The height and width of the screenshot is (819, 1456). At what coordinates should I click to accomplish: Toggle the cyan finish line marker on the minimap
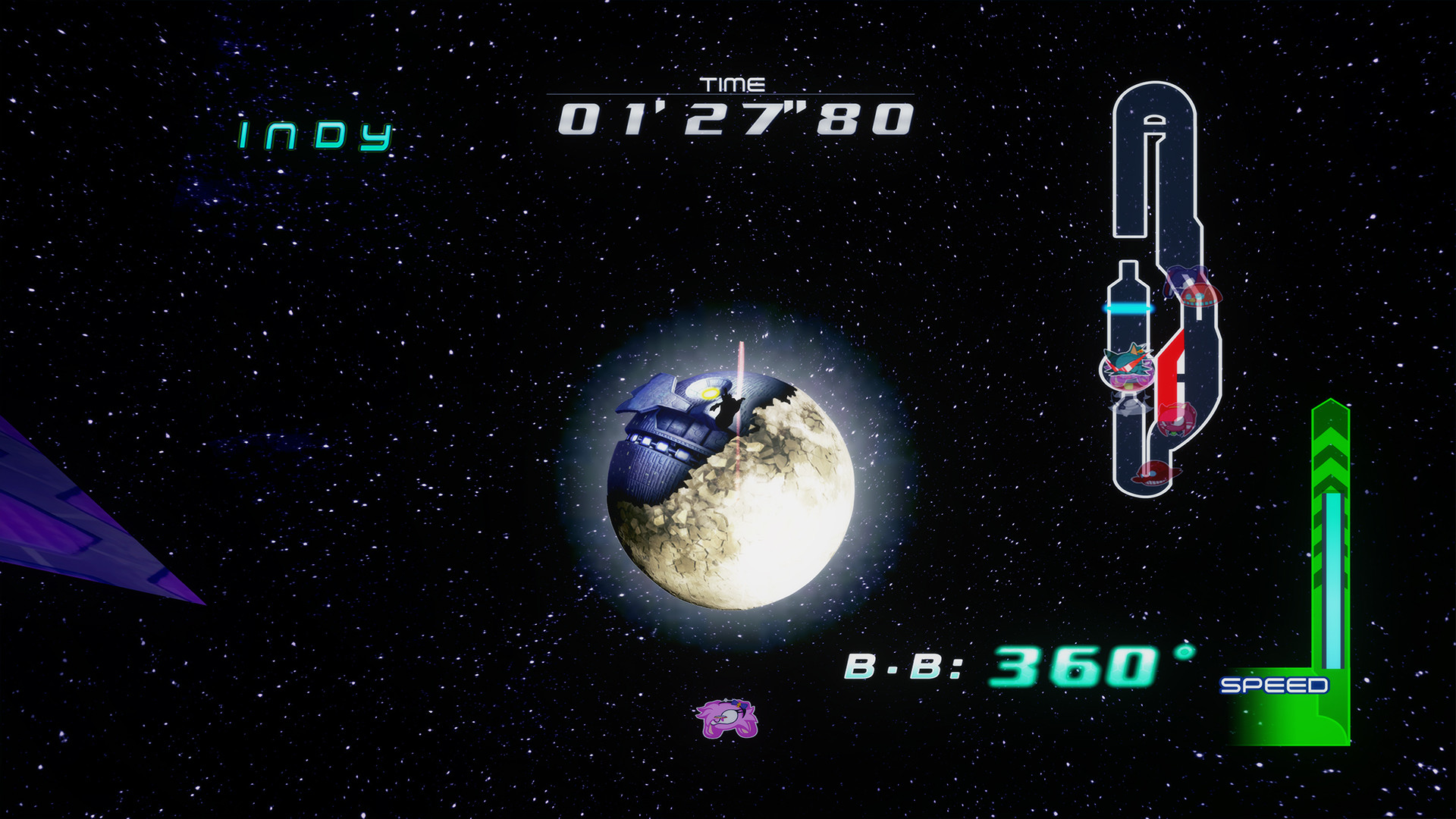click(x=1126, y=309)
